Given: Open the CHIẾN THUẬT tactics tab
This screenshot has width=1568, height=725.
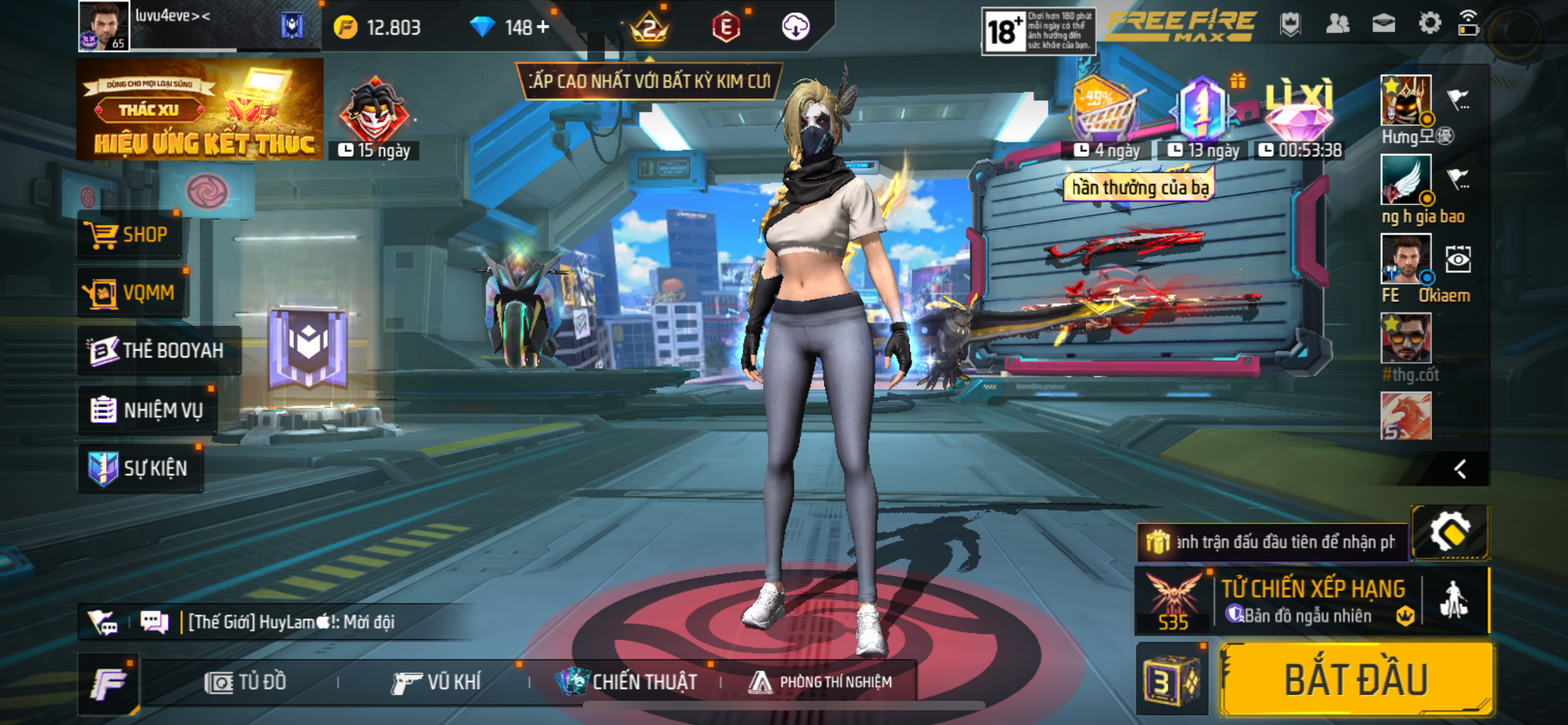Looking at the screenshot, I should 627,682.
